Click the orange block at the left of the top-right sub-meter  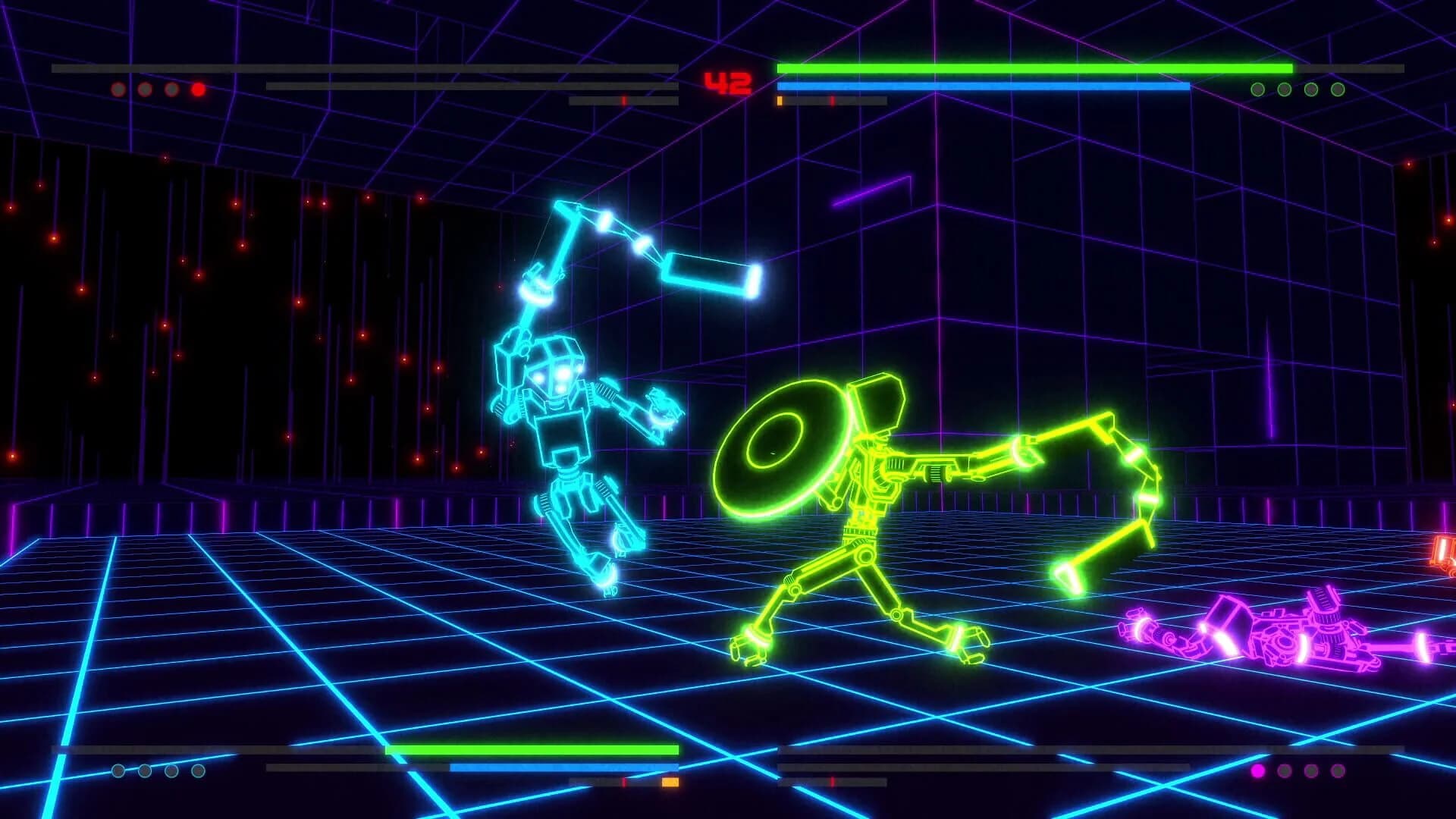[779, 99]
